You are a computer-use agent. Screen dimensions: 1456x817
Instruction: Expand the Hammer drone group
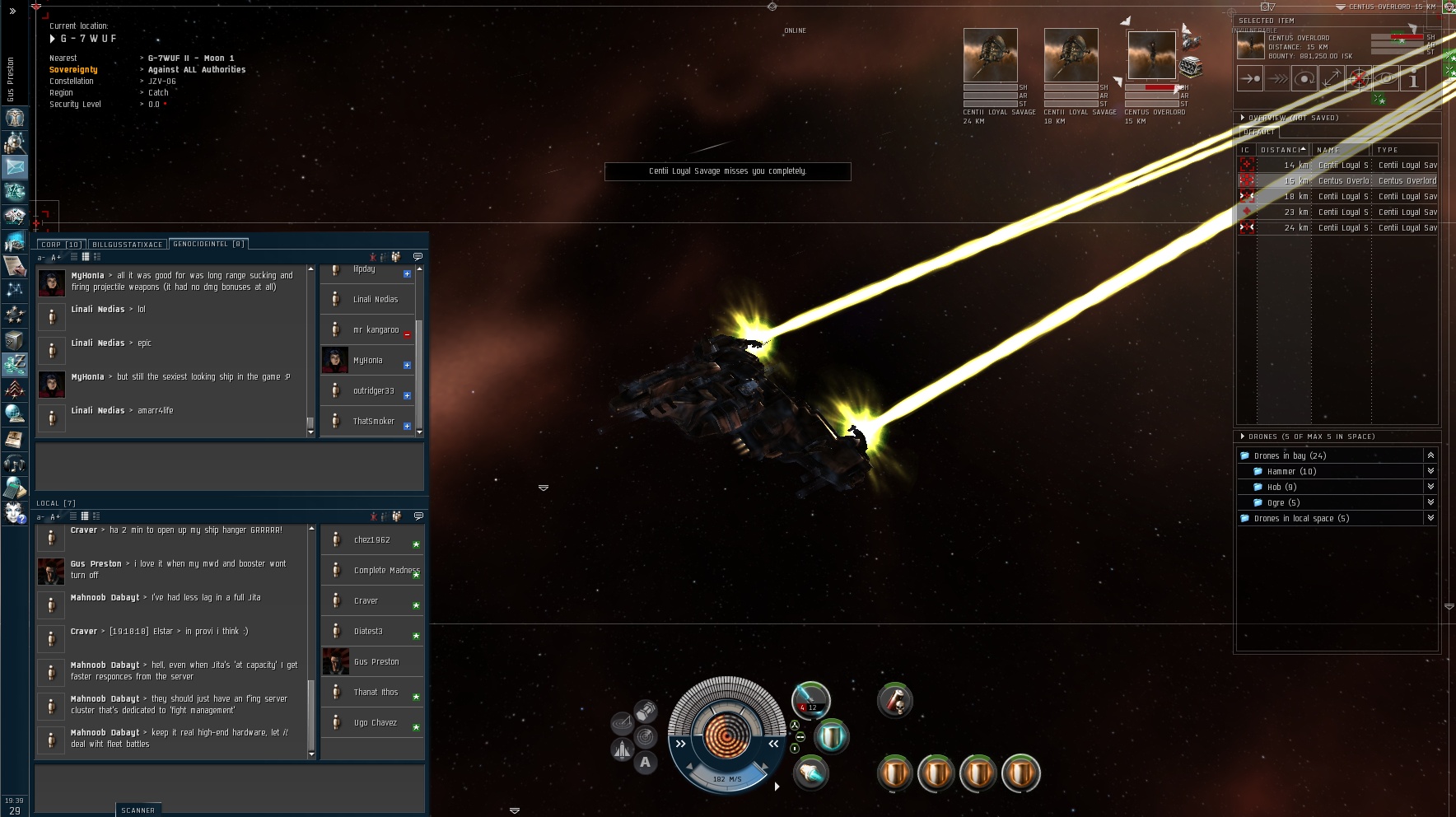click(x=1430, y=471)
